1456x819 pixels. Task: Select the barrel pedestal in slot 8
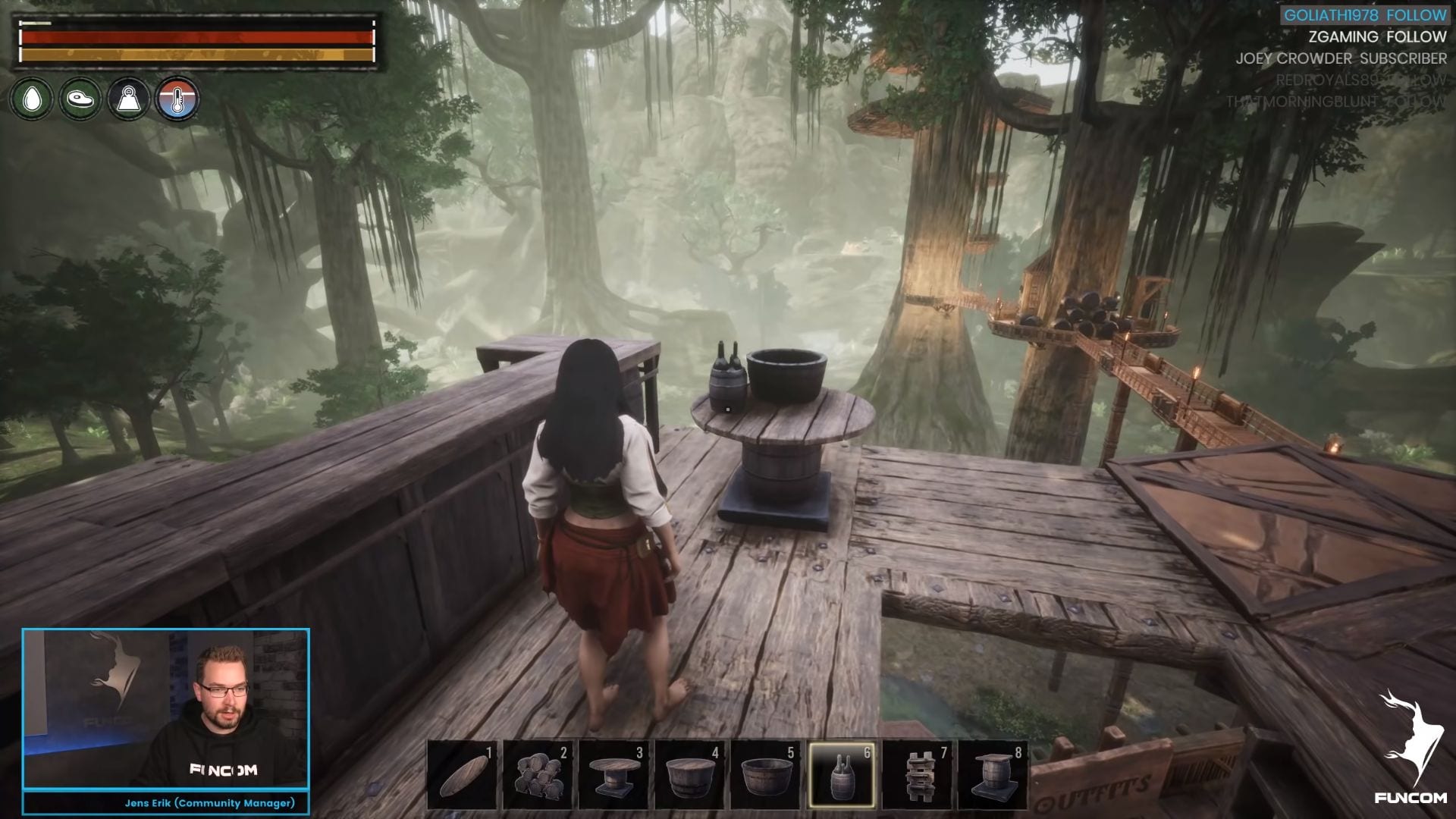point(993,775)
